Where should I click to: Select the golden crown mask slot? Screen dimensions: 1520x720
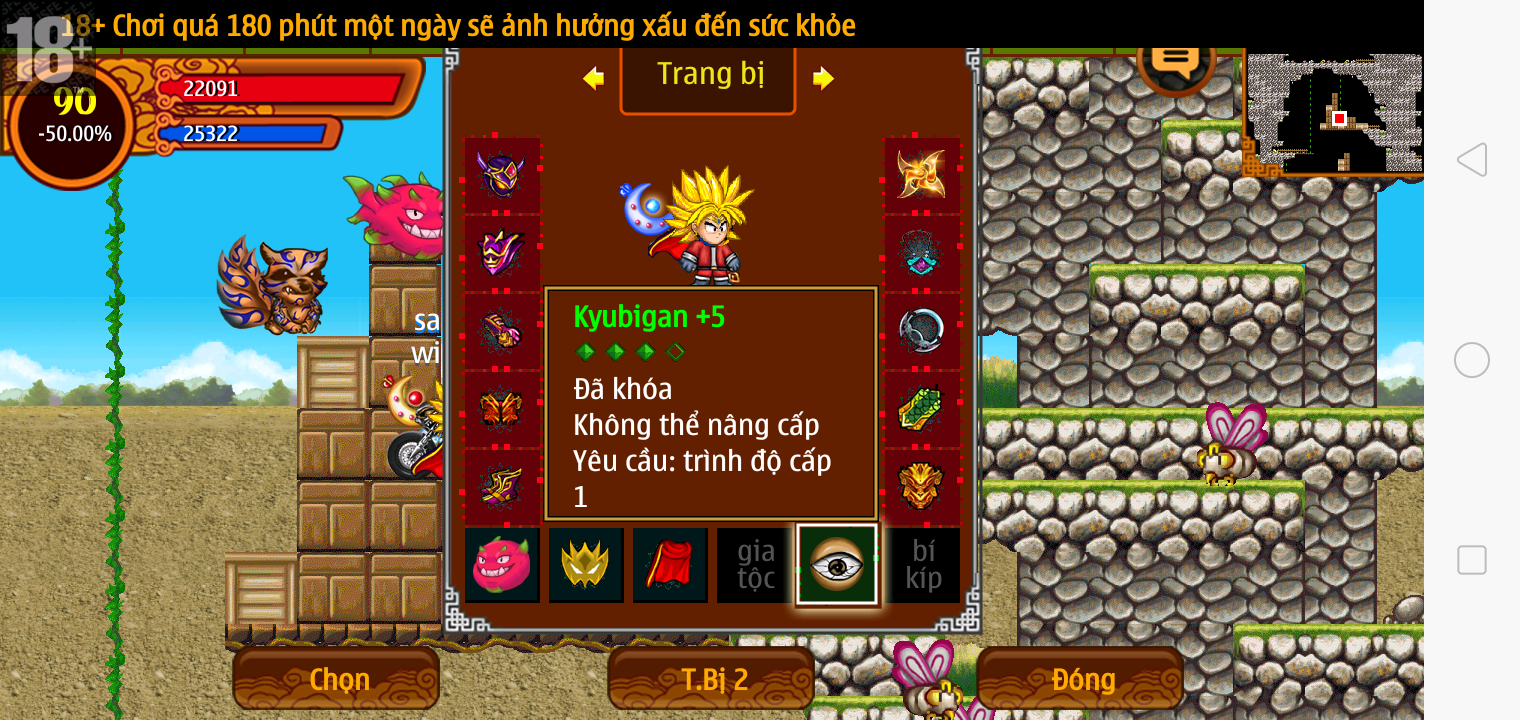point(586,565)
